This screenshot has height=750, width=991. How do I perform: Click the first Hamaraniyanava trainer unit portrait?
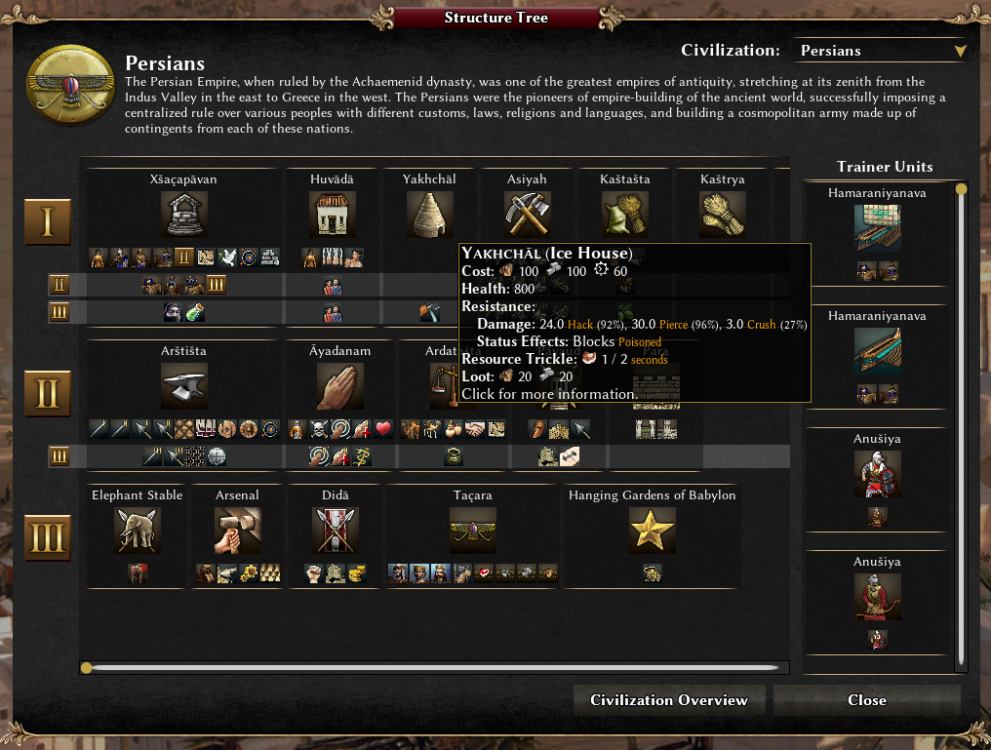point(877,228)
